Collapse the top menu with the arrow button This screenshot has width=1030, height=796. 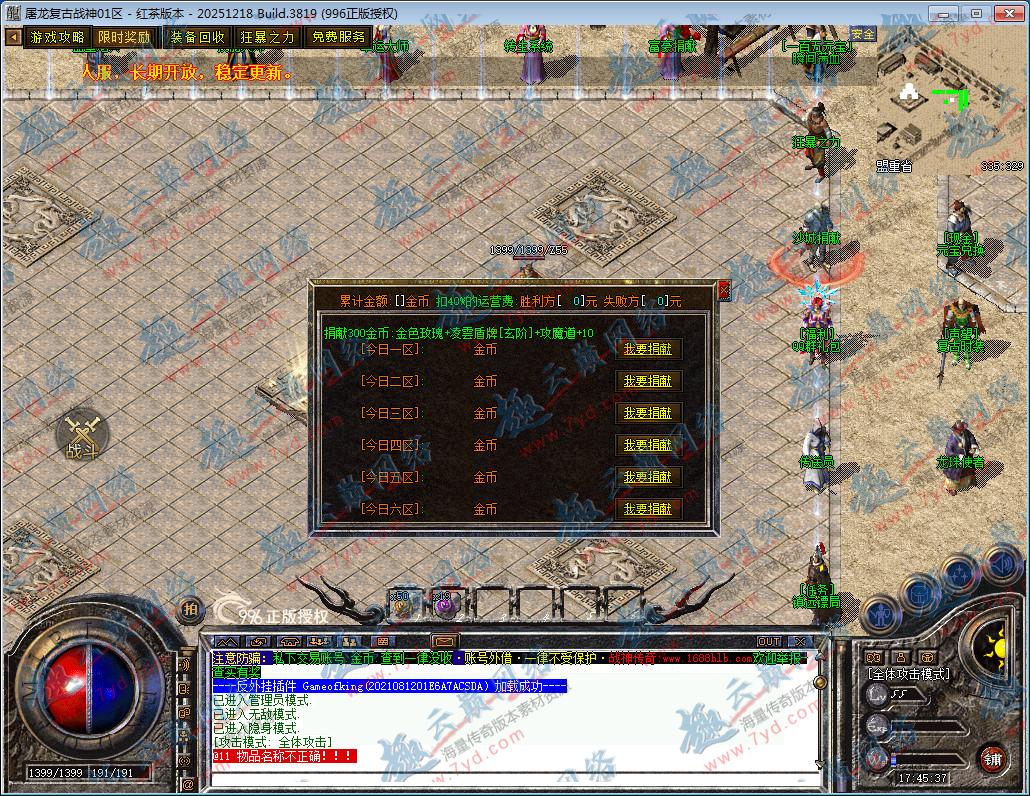[14, 37]
